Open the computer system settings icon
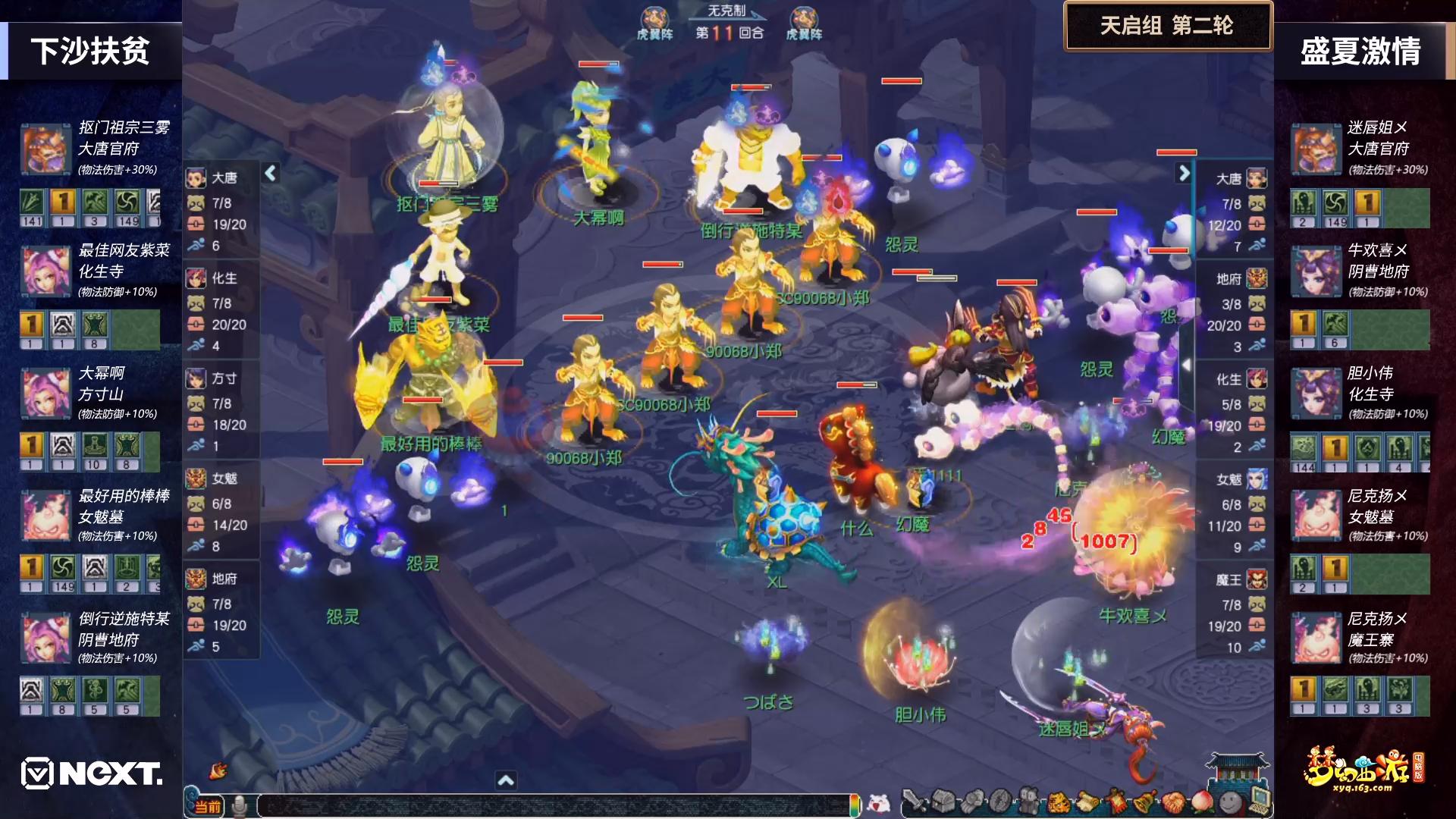1456x819 pixels. coord(1260,799)
